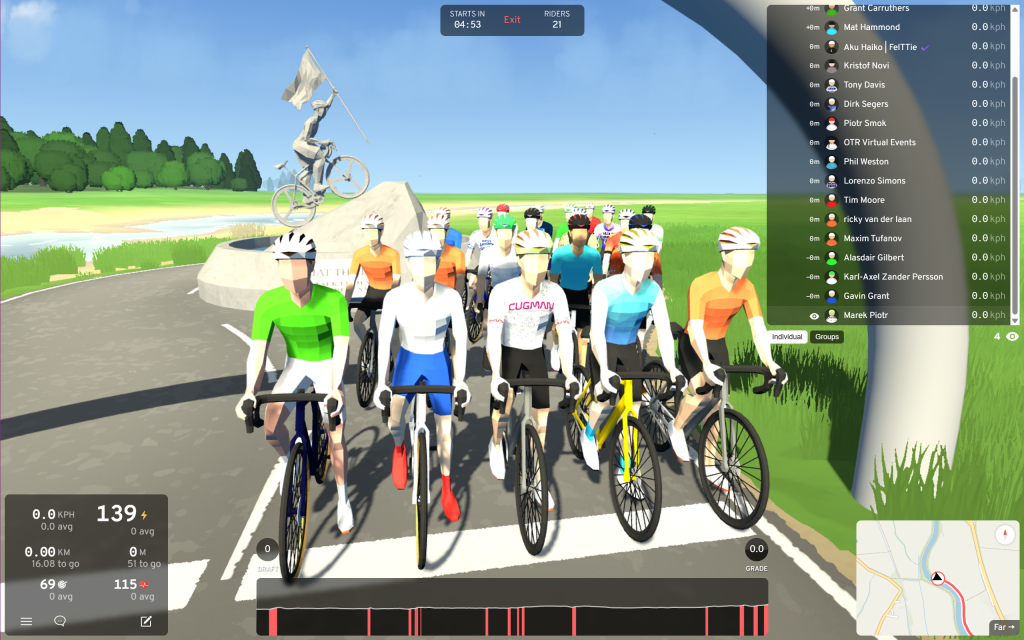Viewport: 1024px width, 640px height.
Task: Pick Lorenzo Simons from the rider list
Action: click(874, 181)
